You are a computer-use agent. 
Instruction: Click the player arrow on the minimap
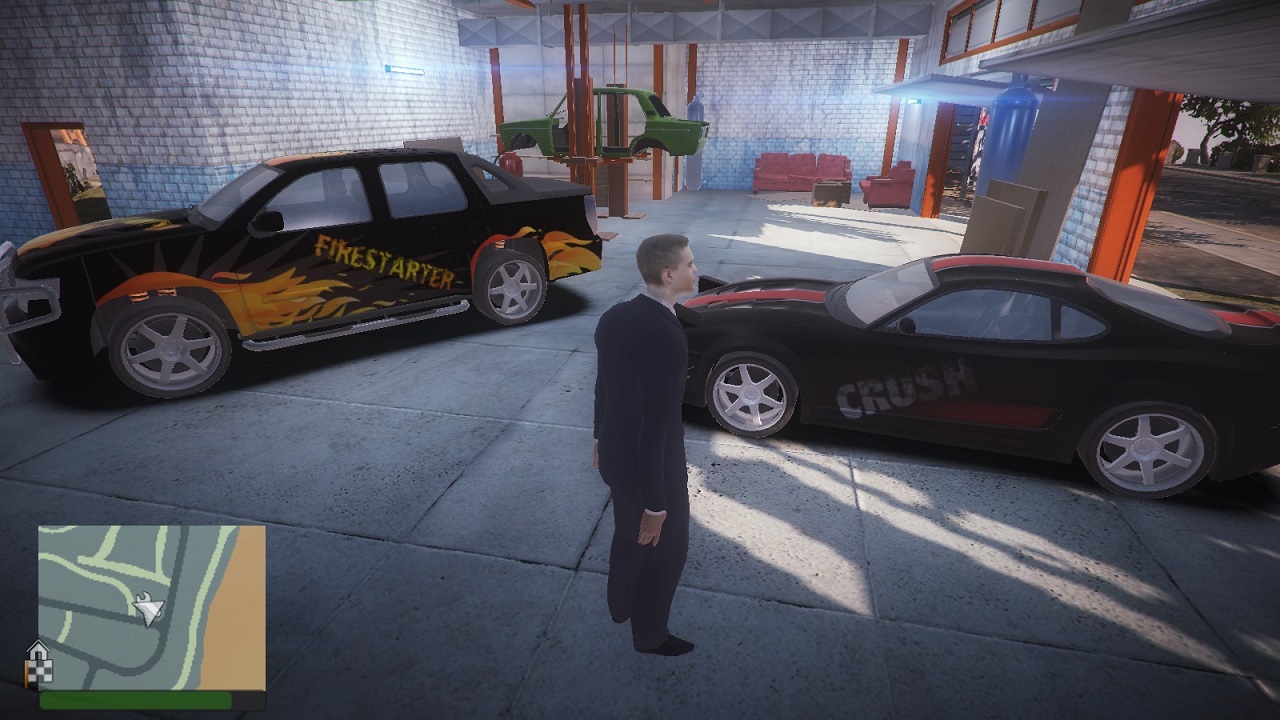click(149, 608)
